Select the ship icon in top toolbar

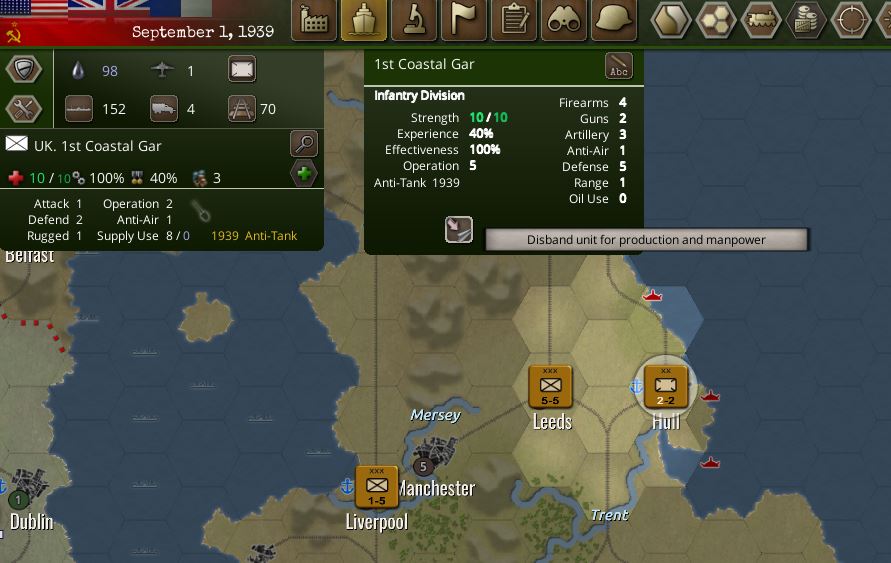click(364, 20)
